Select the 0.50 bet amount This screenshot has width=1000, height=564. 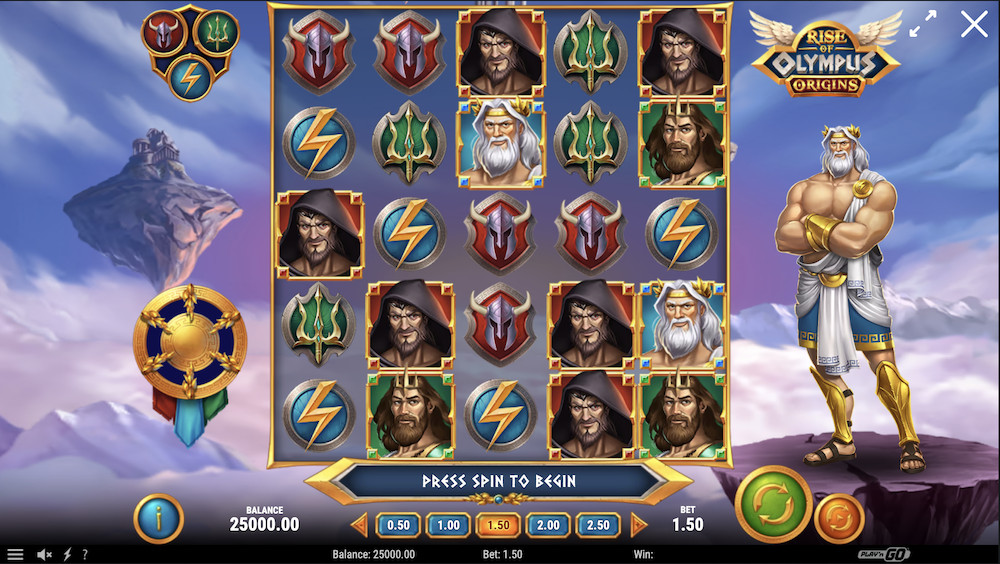tap(398, 525)
